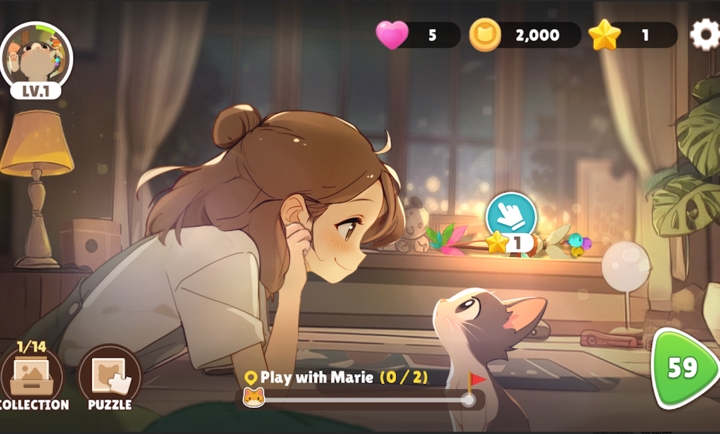The height and width of the screenshot is (434, 720).
Task: Open the Puzzle menu
Action: point(109,378)
